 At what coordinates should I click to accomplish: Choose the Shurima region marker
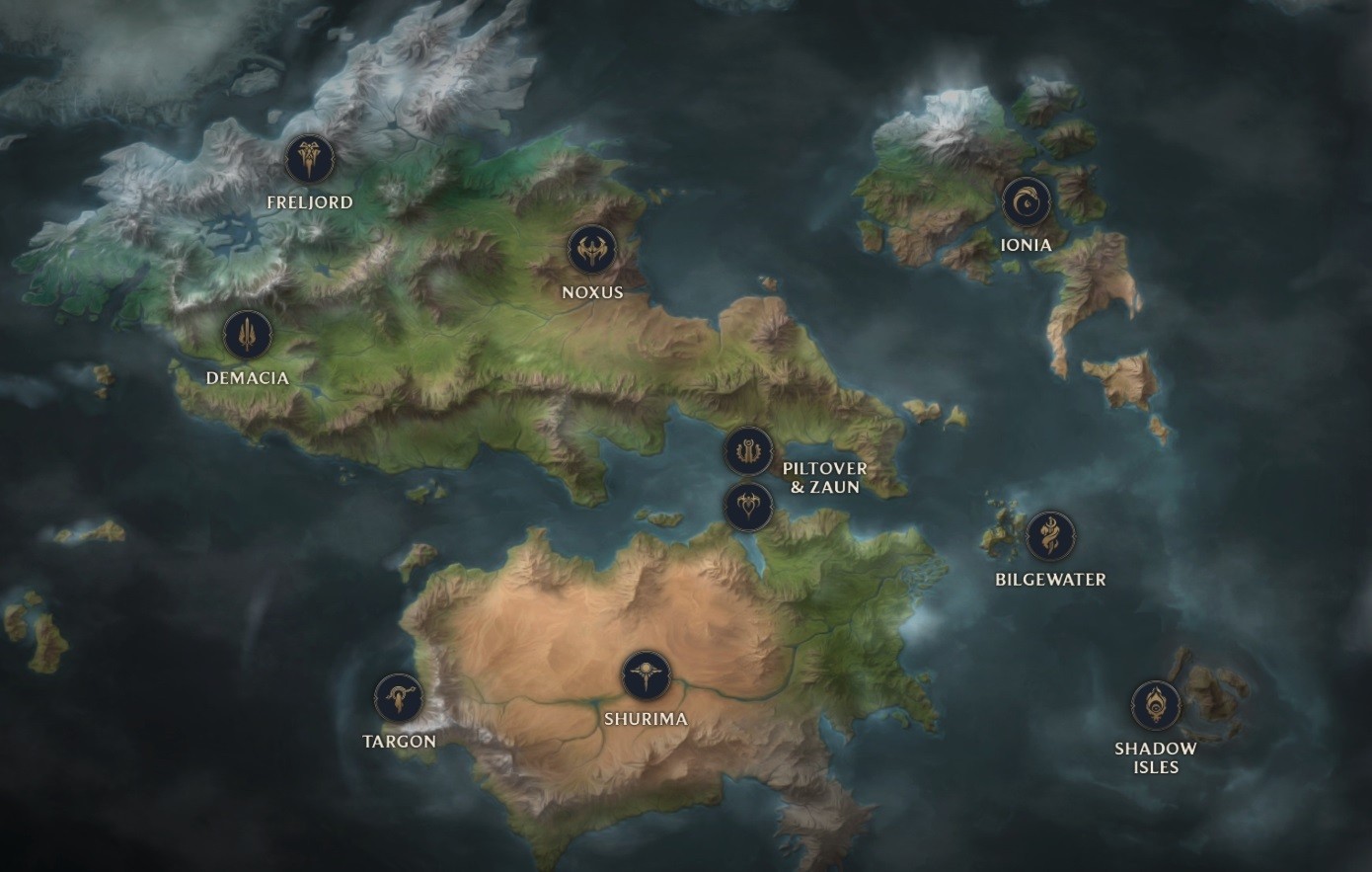coord(646,676)
